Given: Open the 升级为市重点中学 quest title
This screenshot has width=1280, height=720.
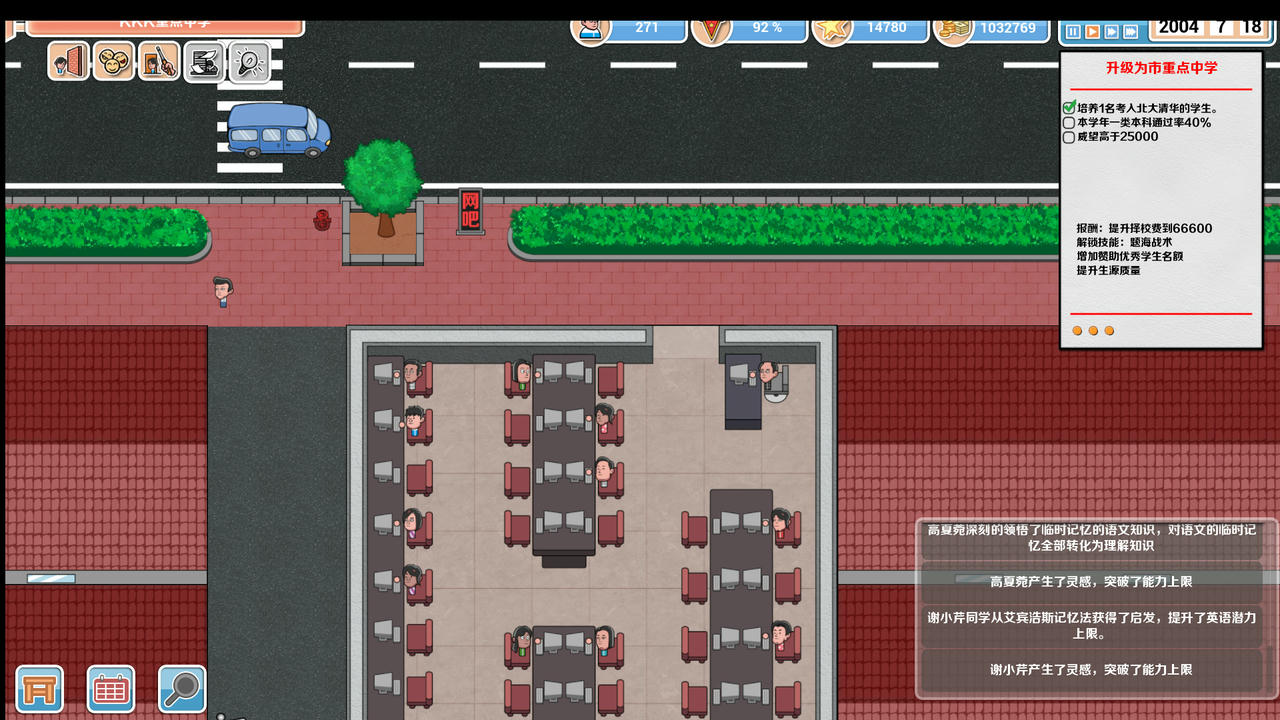Looking at the screenshot, I should point(1161,67).
